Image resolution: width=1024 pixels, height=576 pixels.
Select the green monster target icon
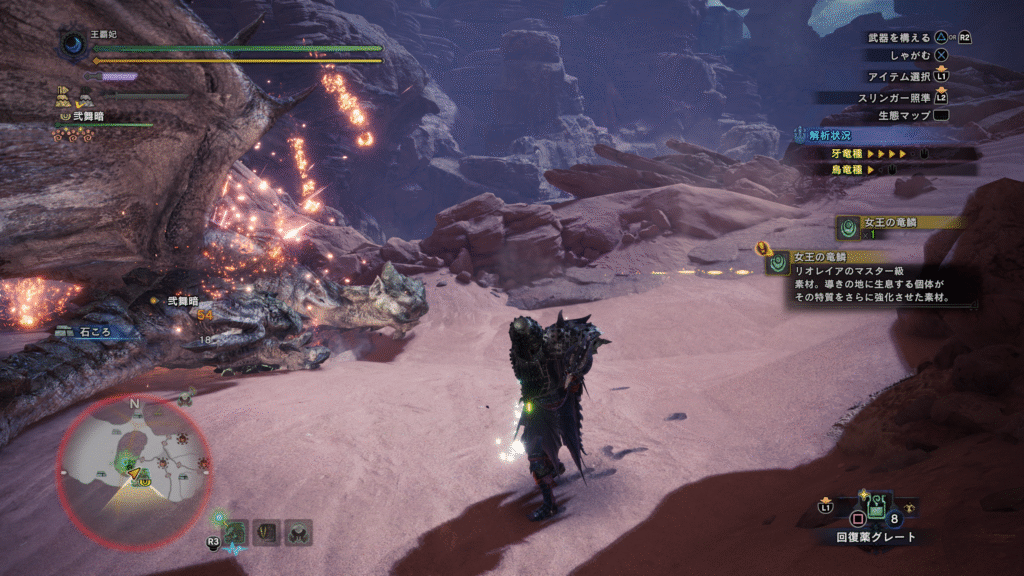[x=235, y=533]
